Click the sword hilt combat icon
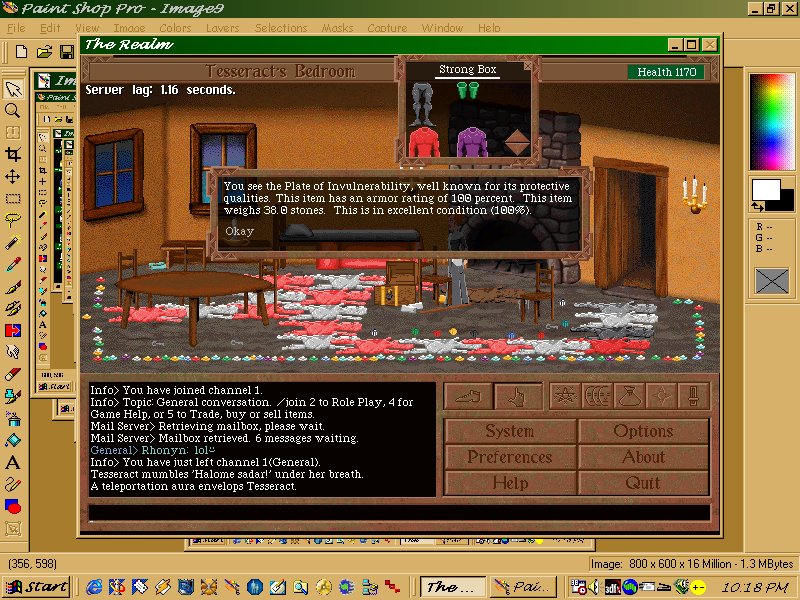 pyautogui.click(x=693, y=397)
